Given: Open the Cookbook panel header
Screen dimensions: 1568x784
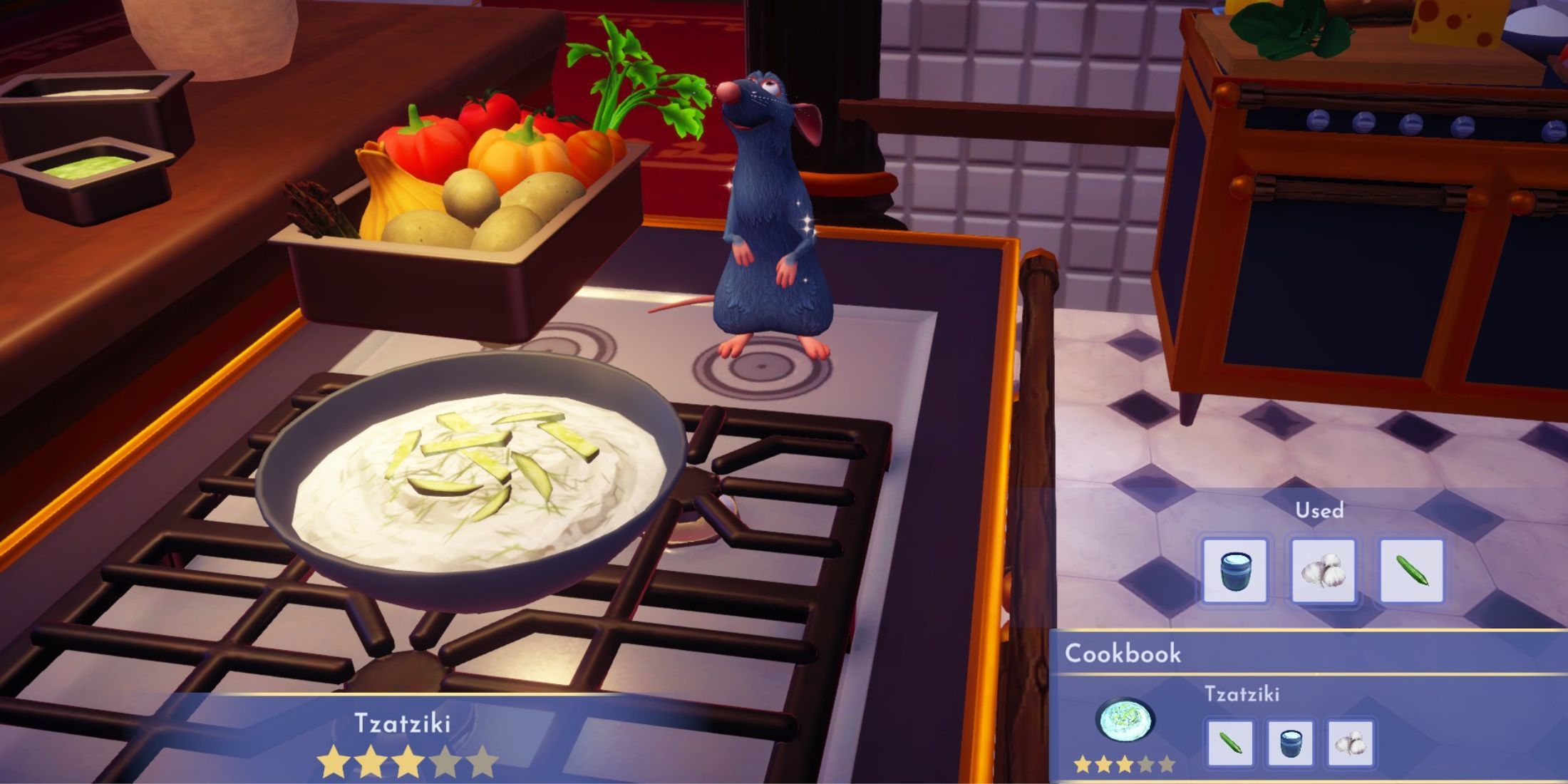Looking at the screenshot, I should [1123, 653].
